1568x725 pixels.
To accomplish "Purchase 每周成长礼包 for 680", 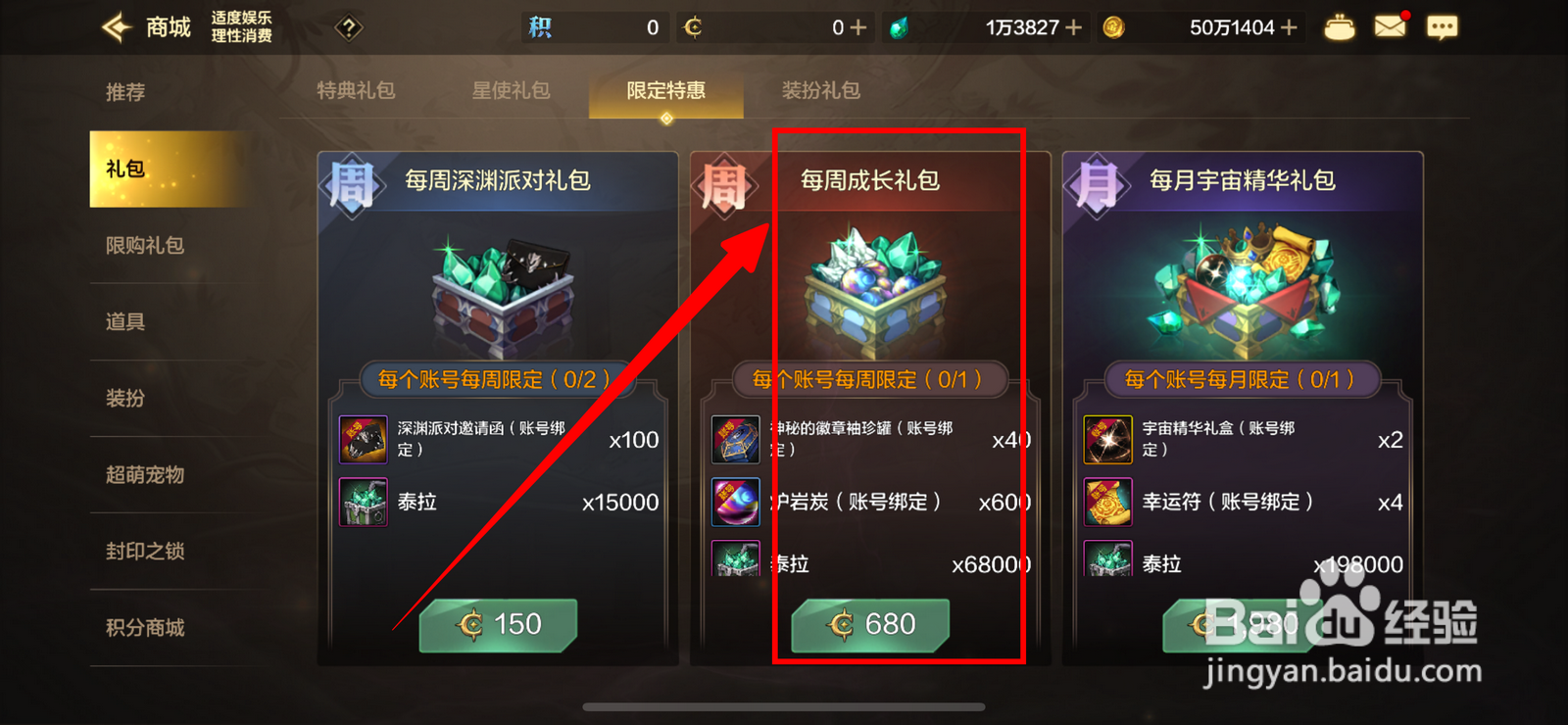I will pos(870,624).
